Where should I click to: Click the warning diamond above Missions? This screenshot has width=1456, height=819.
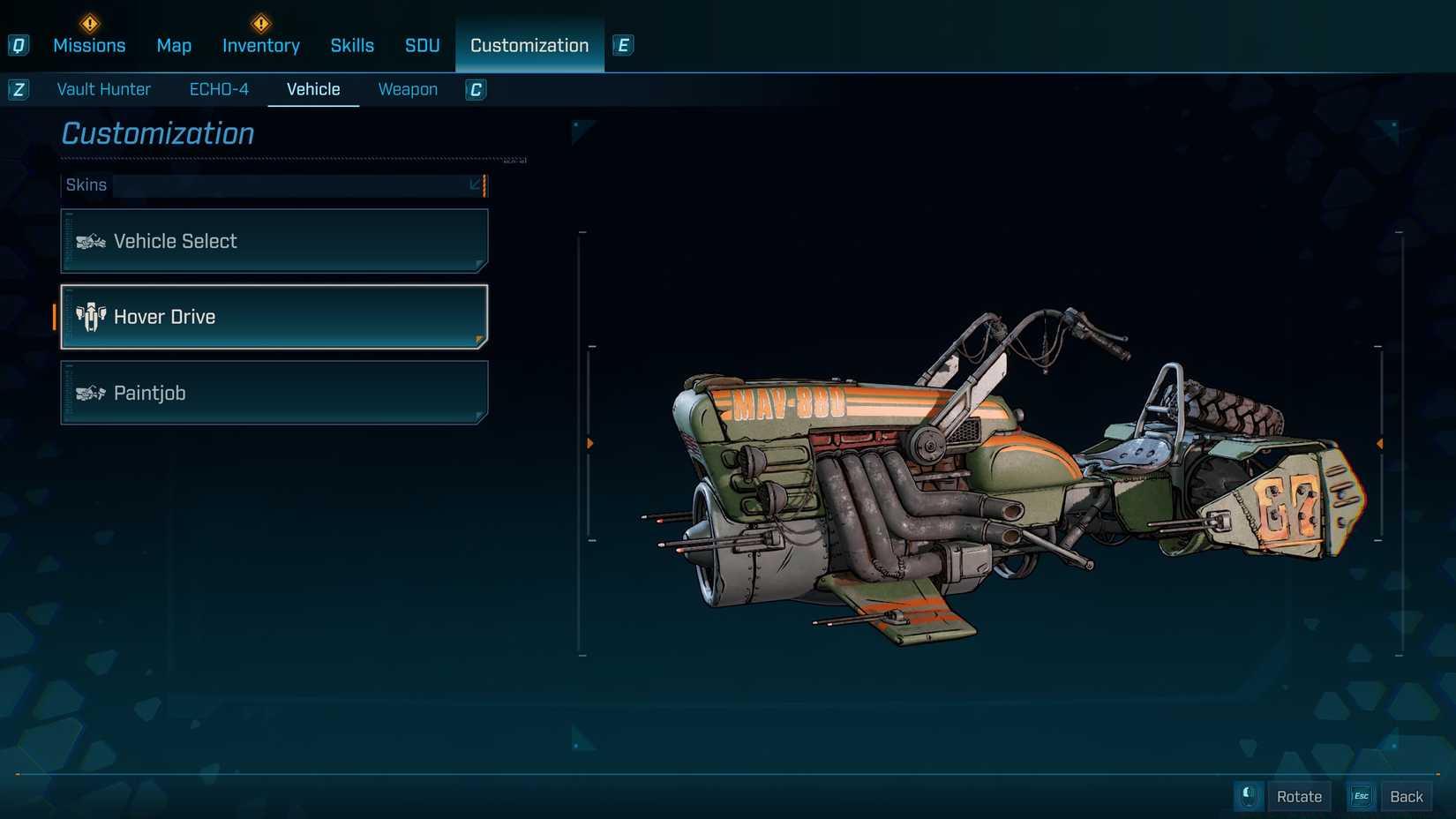(x=88, y=23)
